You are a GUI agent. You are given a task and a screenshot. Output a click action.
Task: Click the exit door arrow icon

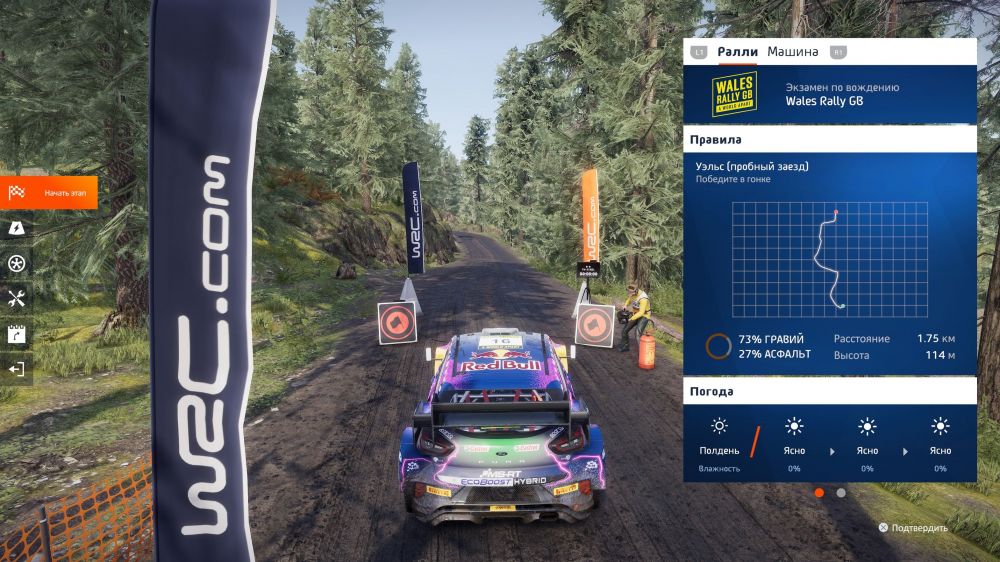(x=16, y=369)
